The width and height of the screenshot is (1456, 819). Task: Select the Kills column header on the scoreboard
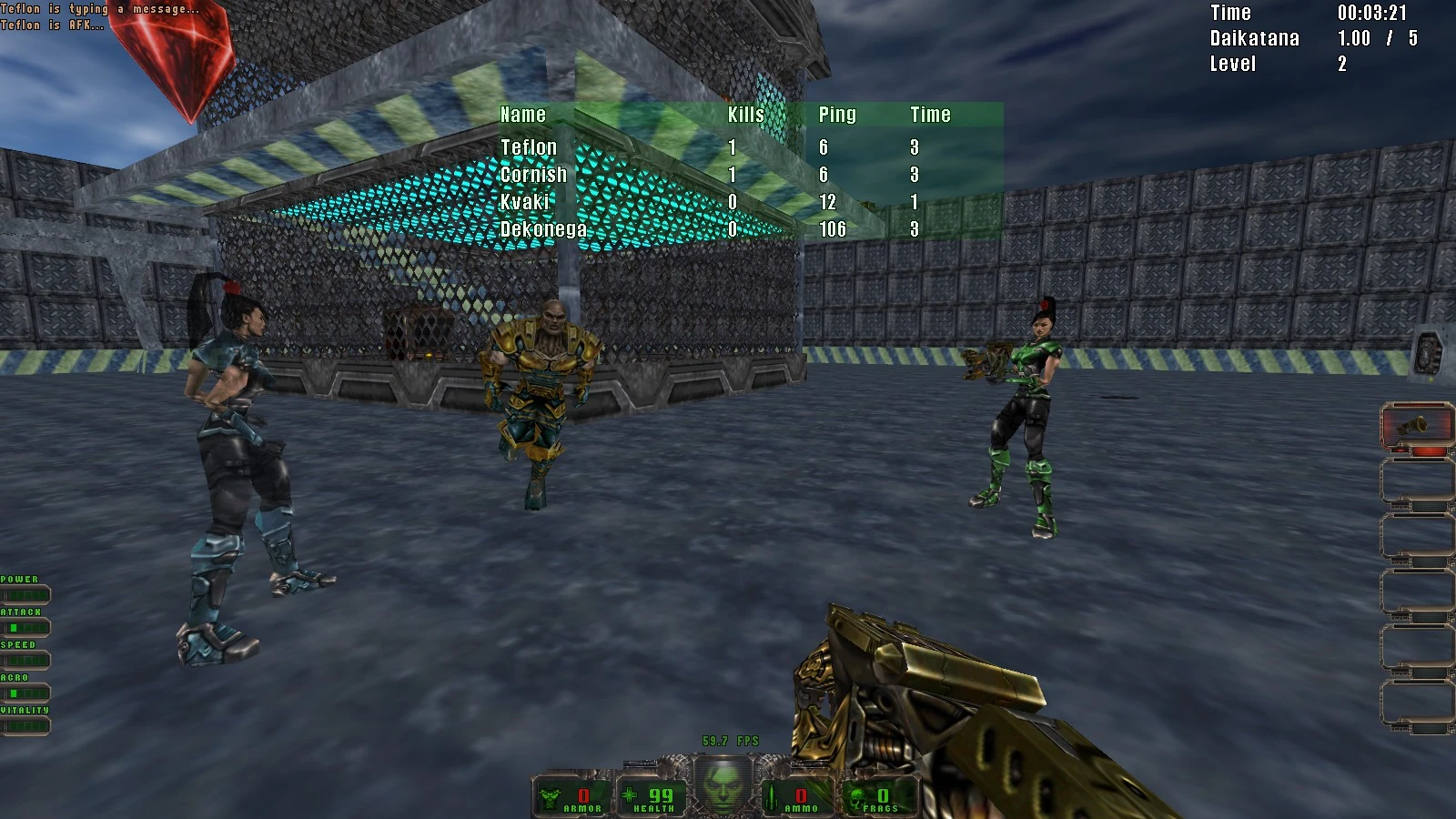pyautogui.click(x=744, y=115)
